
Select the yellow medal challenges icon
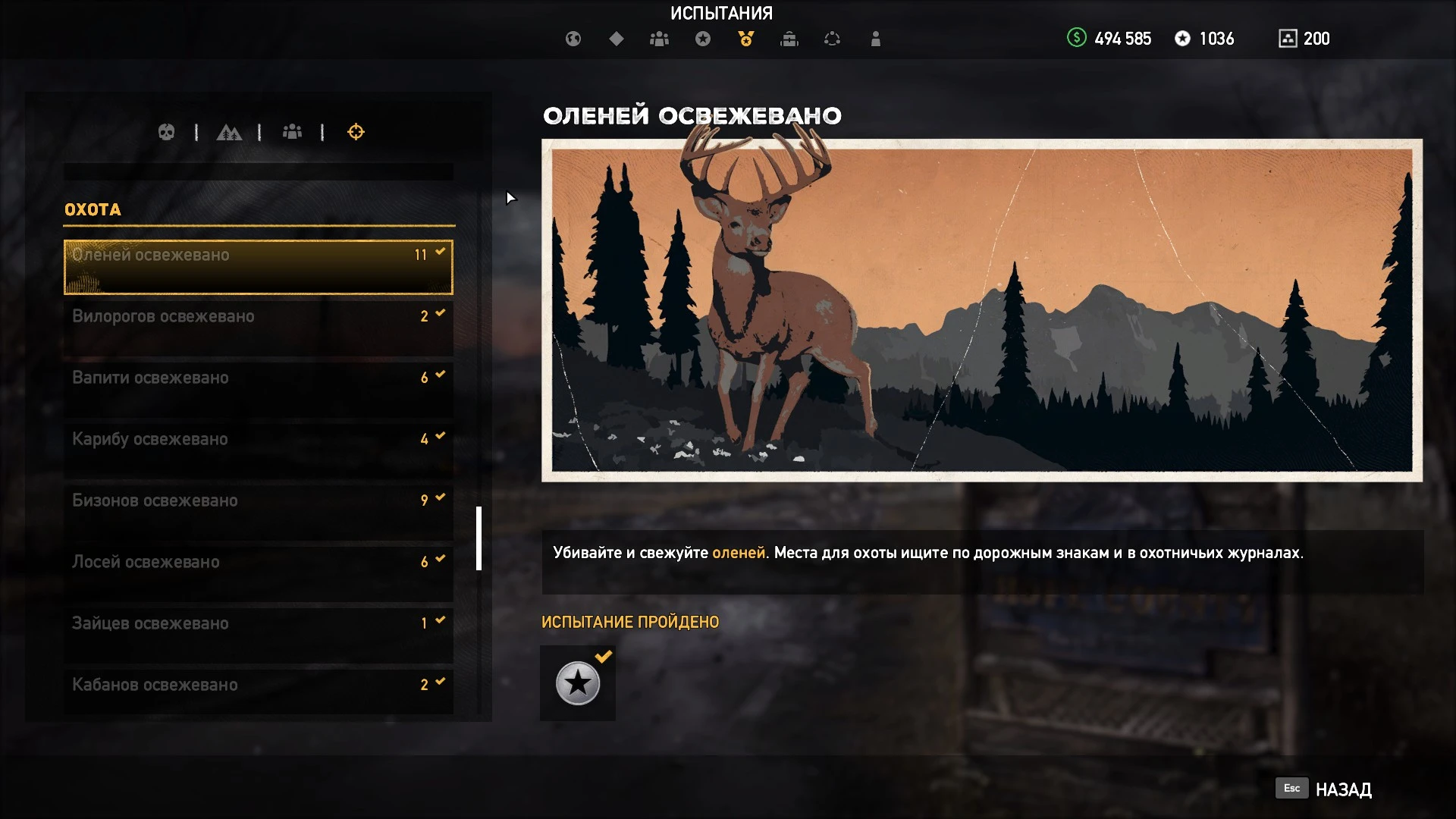click(745, 39)
